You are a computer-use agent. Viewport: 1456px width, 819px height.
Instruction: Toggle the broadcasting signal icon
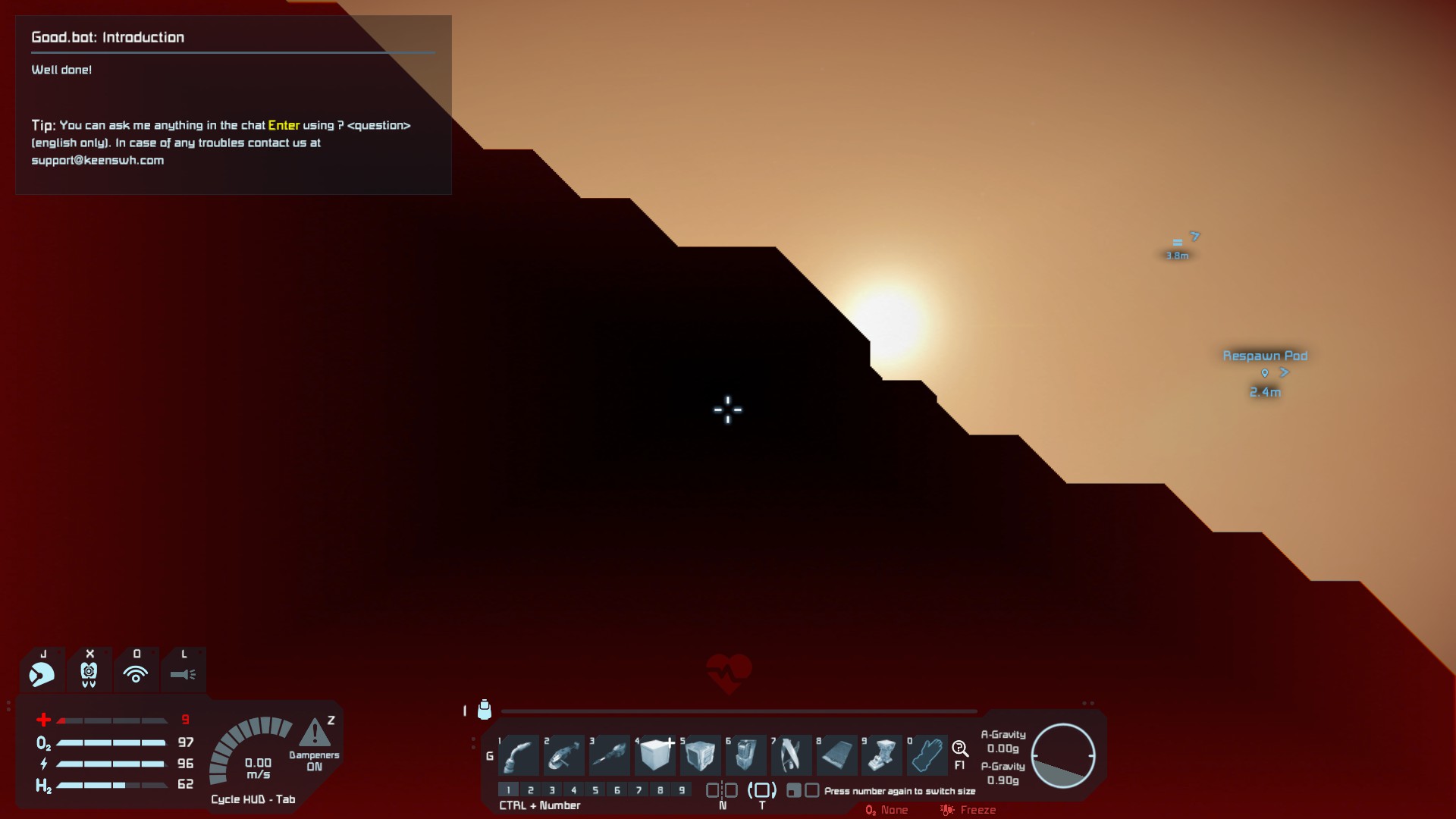click(x=136, y=673)
